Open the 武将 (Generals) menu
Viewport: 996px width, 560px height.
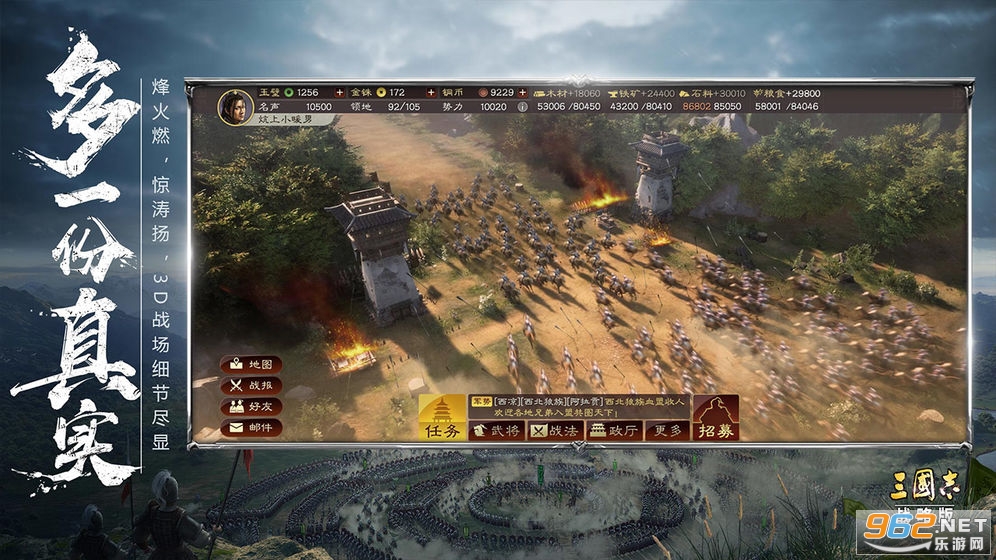point(505,430)
